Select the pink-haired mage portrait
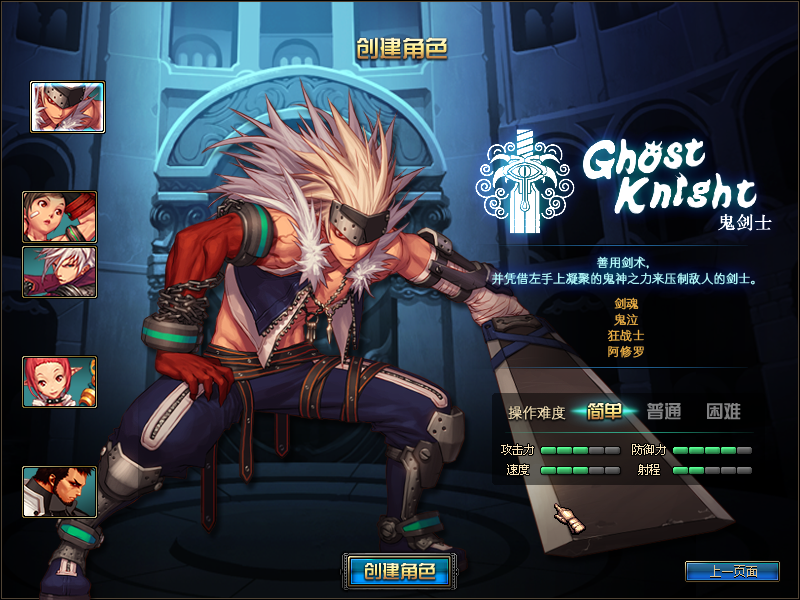The height and width of the screenshot is (600, 800). [60, 382]
